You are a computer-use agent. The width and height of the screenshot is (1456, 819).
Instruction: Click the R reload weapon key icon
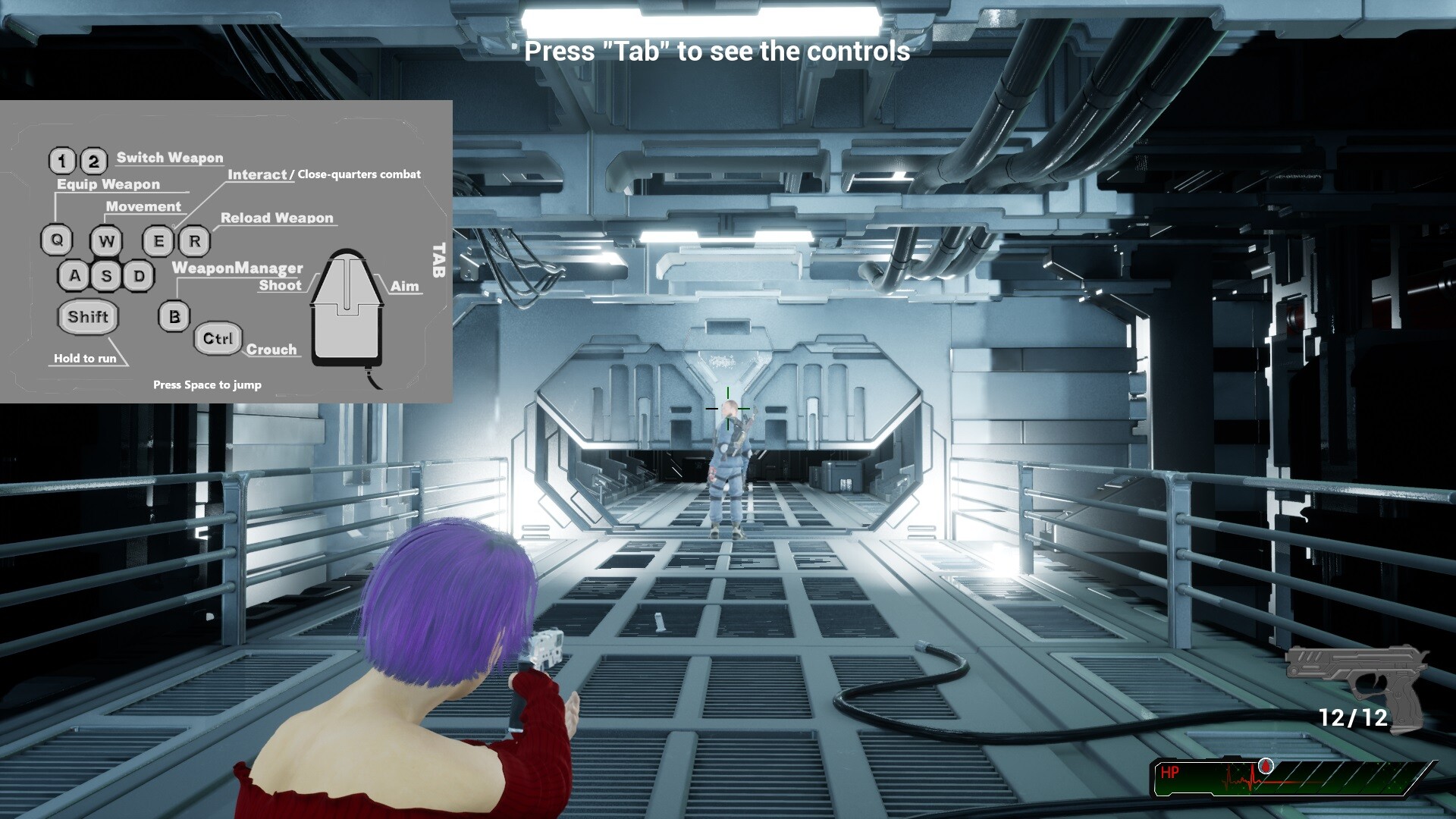tap(196, 241)
